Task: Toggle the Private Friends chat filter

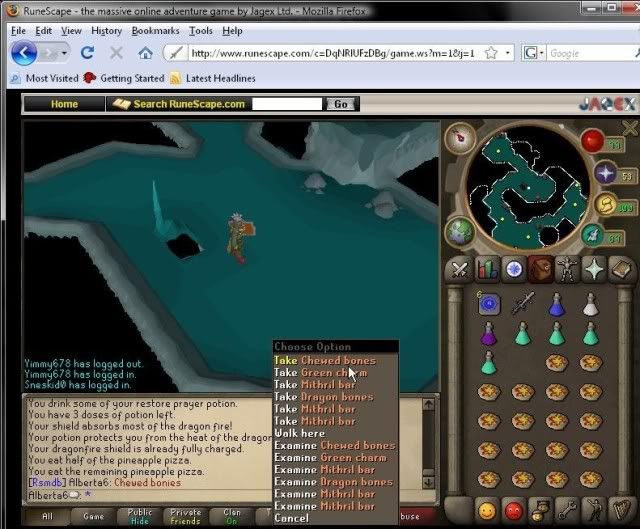Action: [x=185, y=517]
